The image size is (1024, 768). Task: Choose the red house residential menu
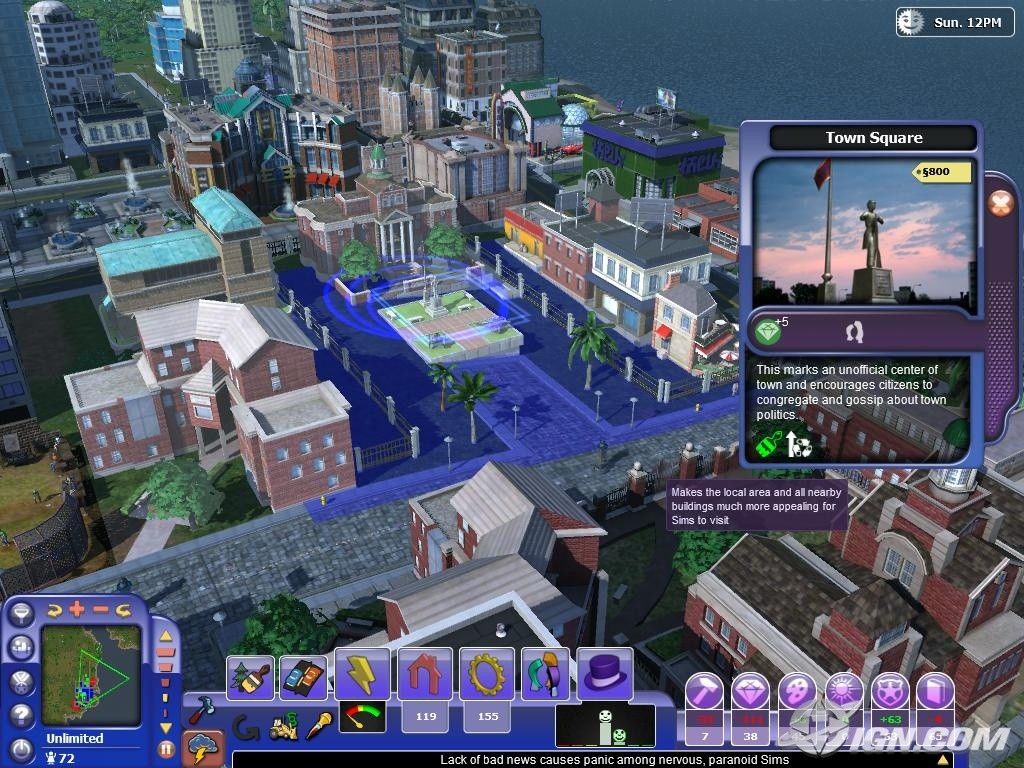point(425,675)
